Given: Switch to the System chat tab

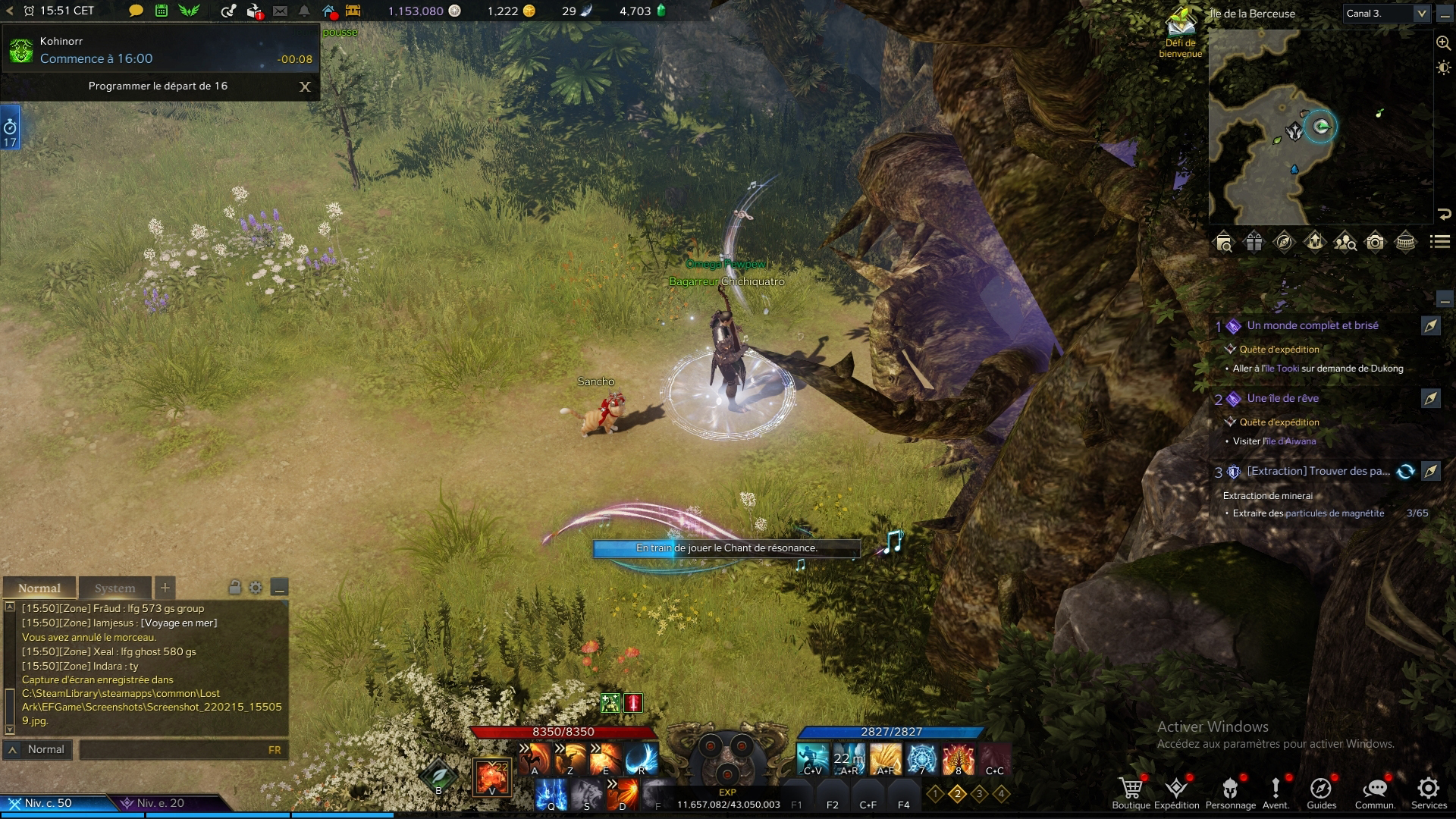Looking at the screenshot, I should 115,588.
